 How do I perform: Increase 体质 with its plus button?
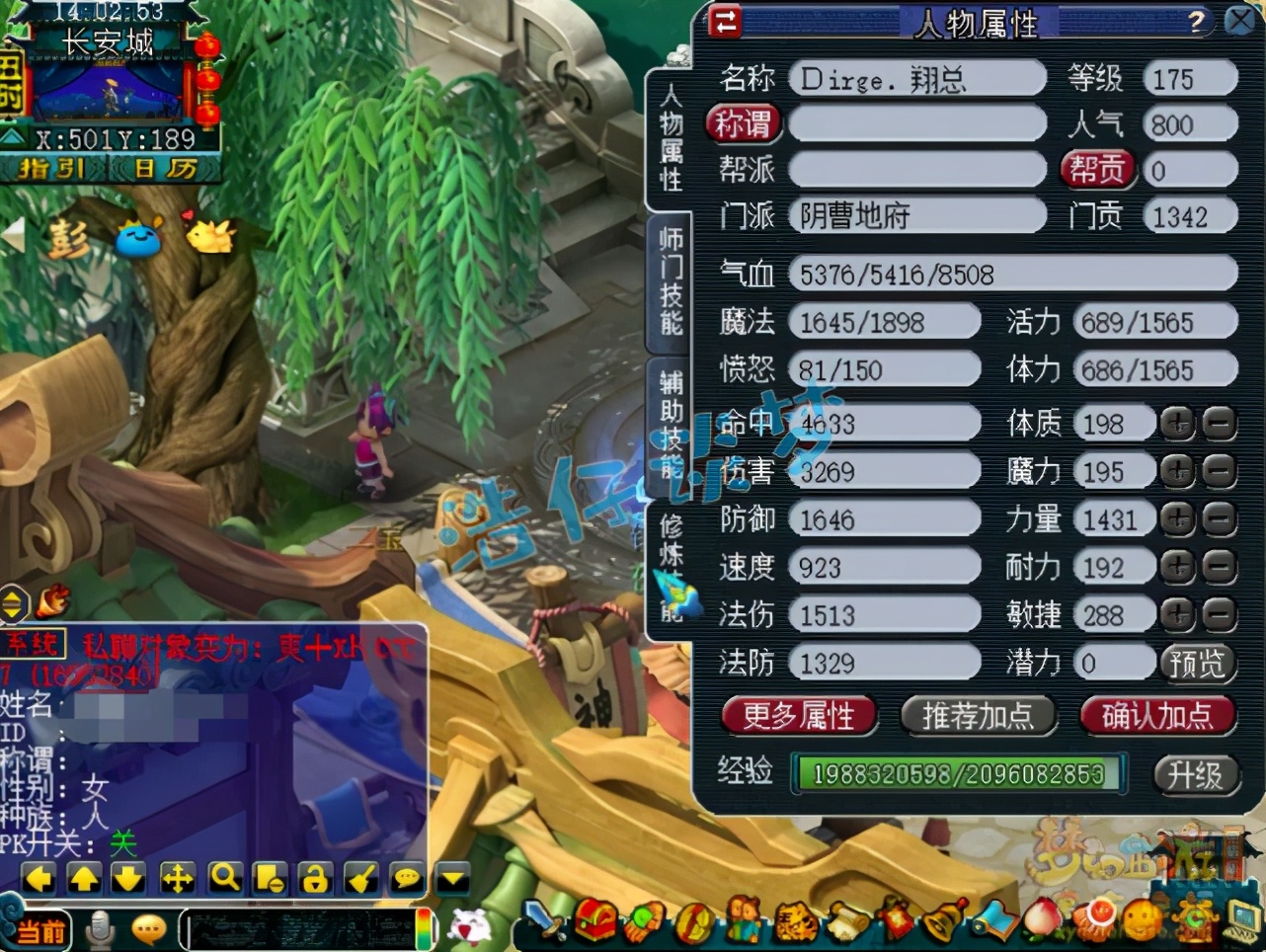(1177, 424)
